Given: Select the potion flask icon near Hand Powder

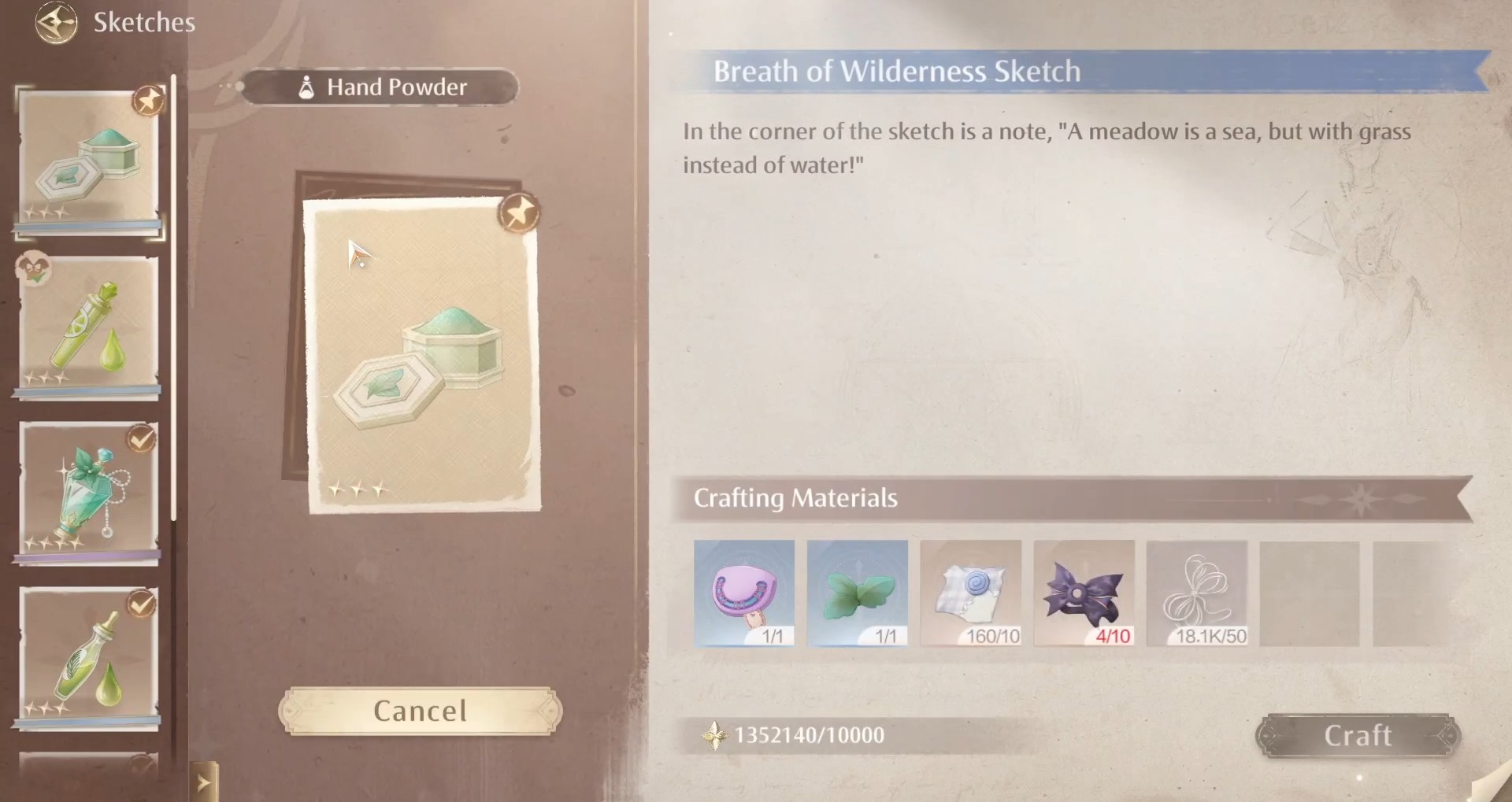Looking at the screenshot, I should coord(306,87).
